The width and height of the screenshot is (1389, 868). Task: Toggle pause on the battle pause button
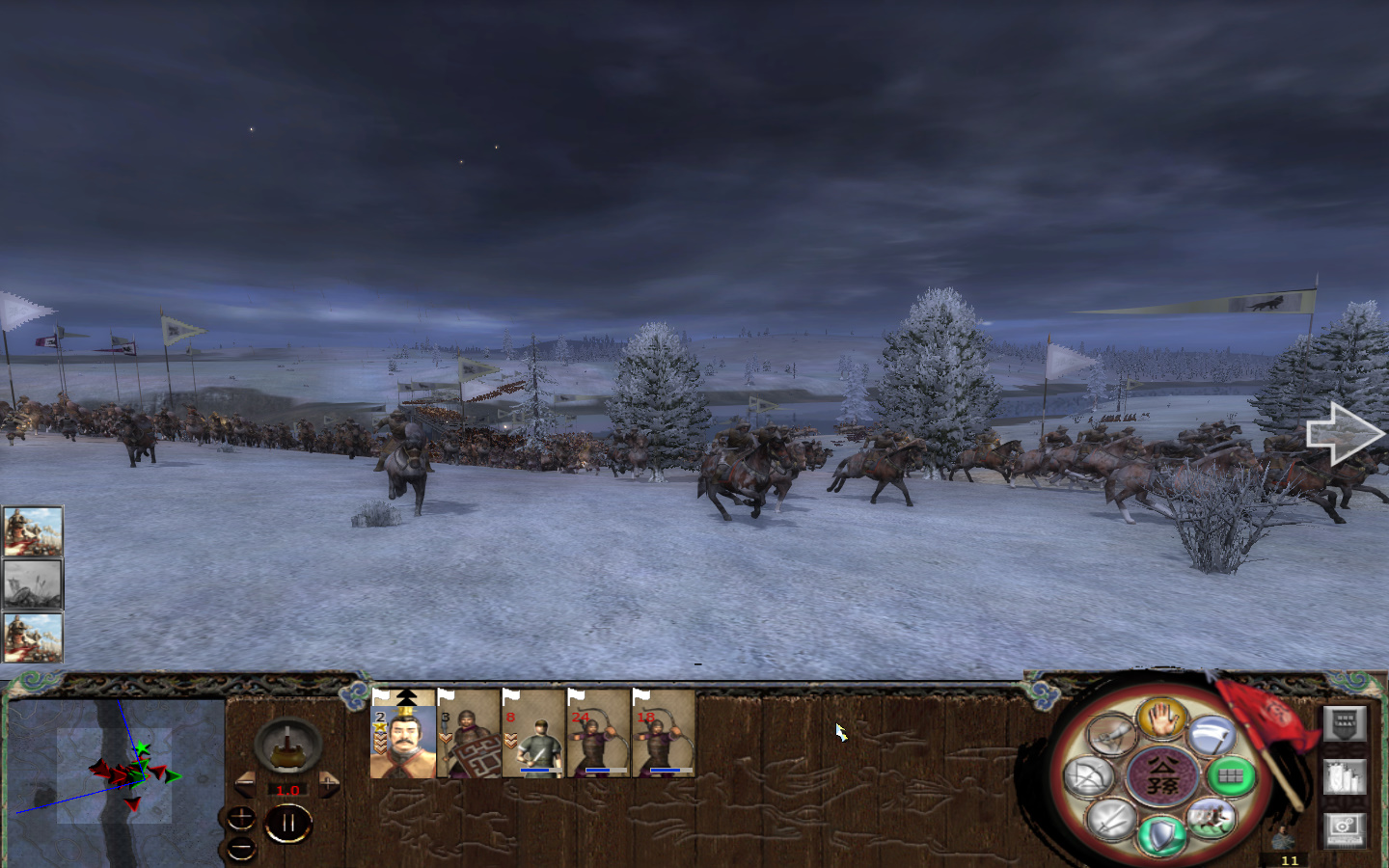[287, 823]
